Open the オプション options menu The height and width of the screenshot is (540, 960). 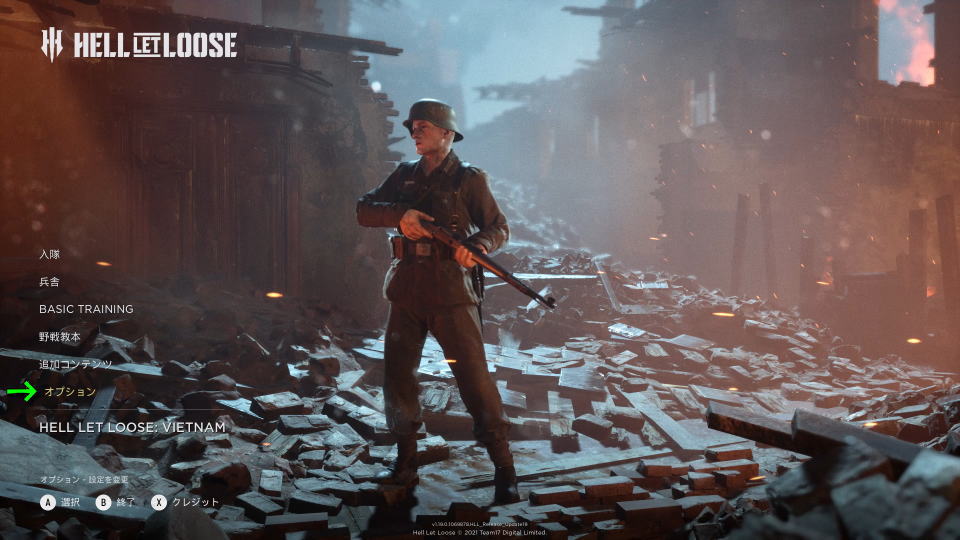[x=70, y=391]
